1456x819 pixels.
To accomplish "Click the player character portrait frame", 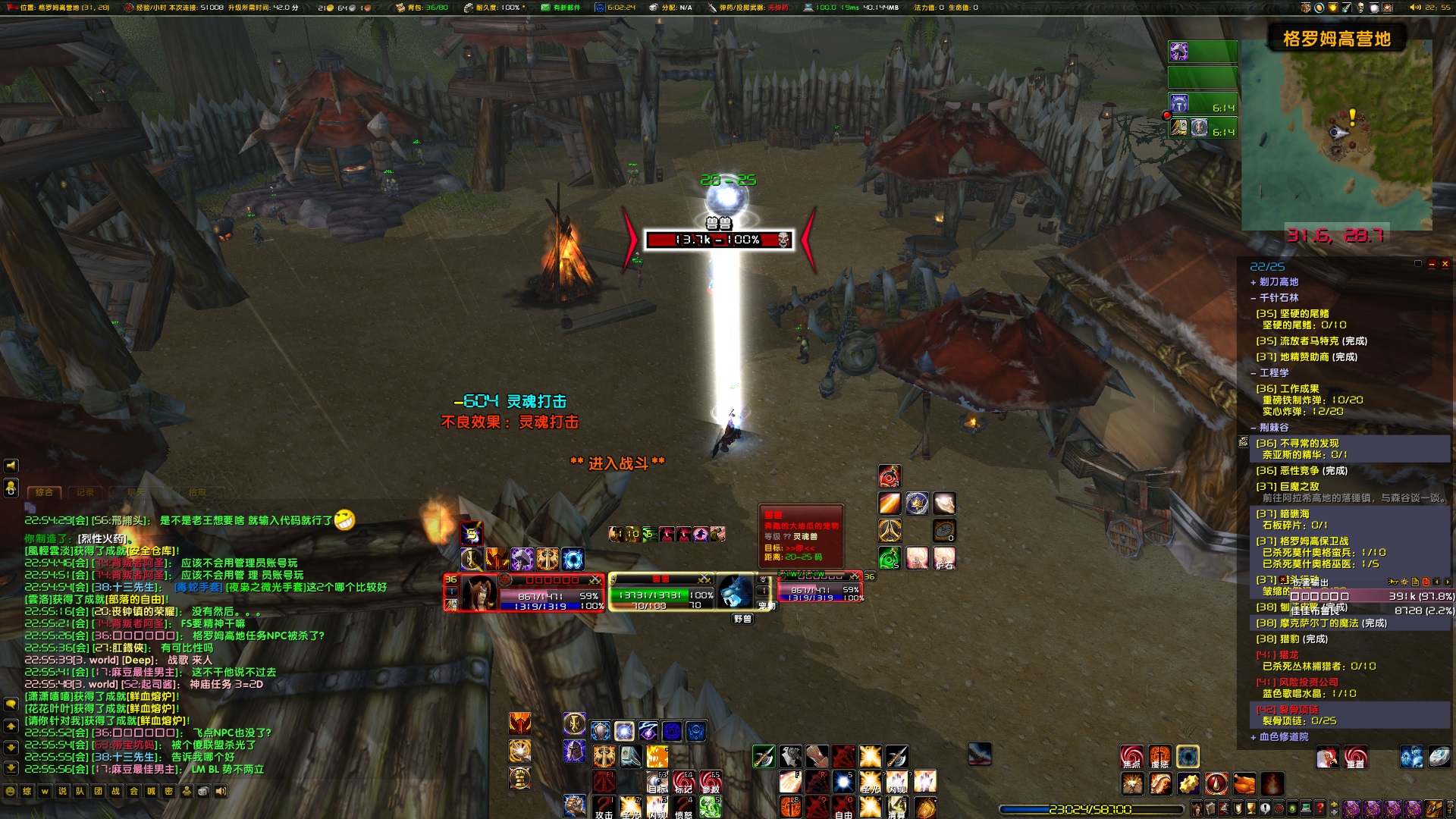I will tap(479, 592).
